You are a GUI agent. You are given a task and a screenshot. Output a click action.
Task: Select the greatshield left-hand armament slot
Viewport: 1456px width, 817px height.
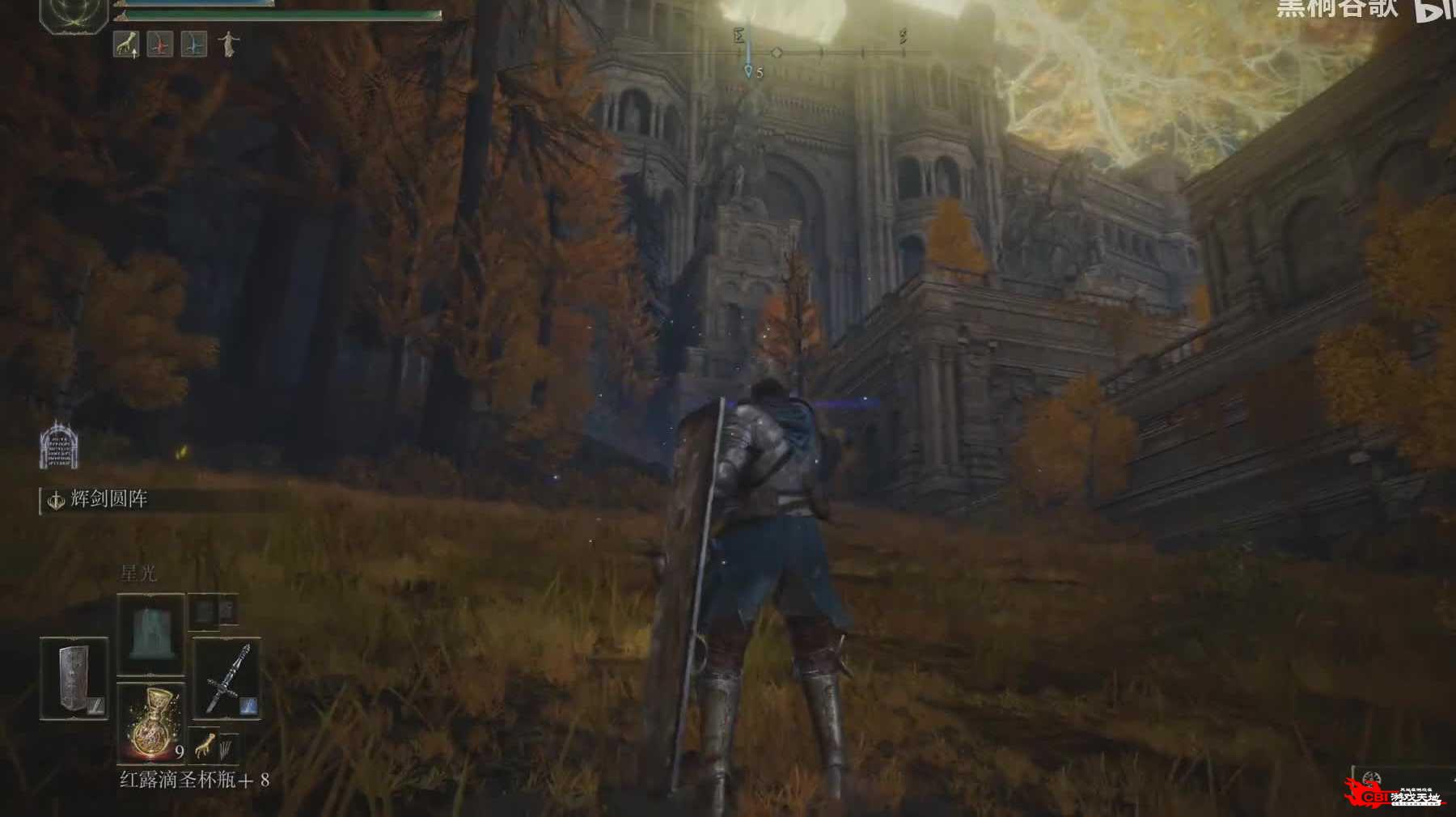(x=74, y=678)
